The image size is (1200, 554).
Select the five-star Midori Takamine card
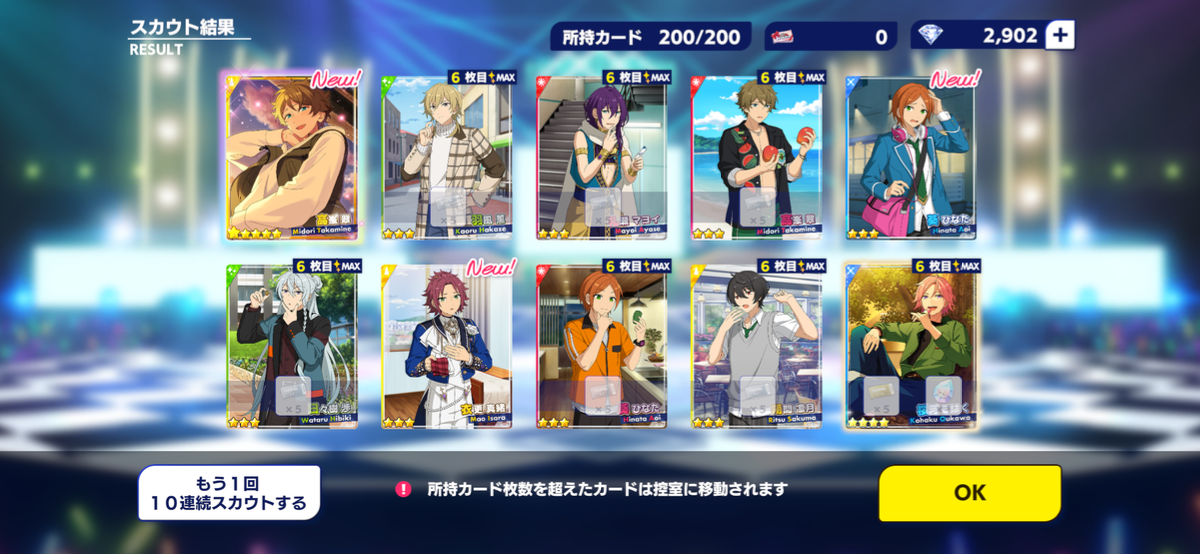[x=292, y=157]
